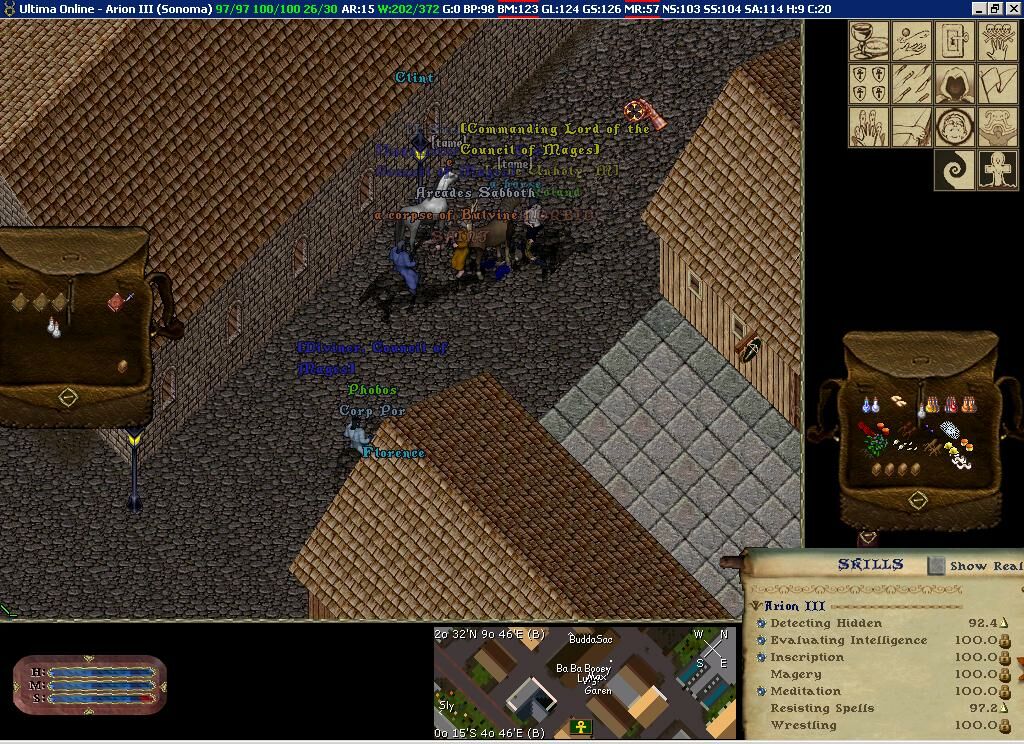The image size is (1024, 744).
Task: Close the Ultima Online window
Action: click(1012, 8)
